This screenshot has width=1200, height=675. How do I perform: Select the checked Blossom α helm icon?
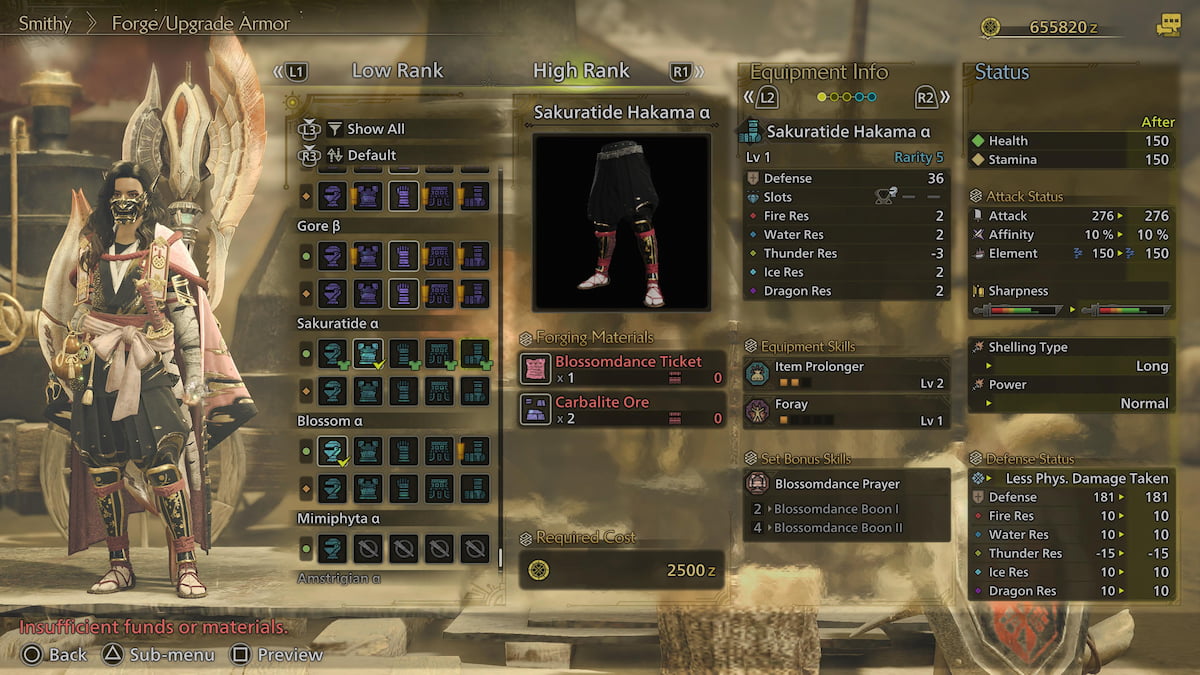(x=332, y=451)
